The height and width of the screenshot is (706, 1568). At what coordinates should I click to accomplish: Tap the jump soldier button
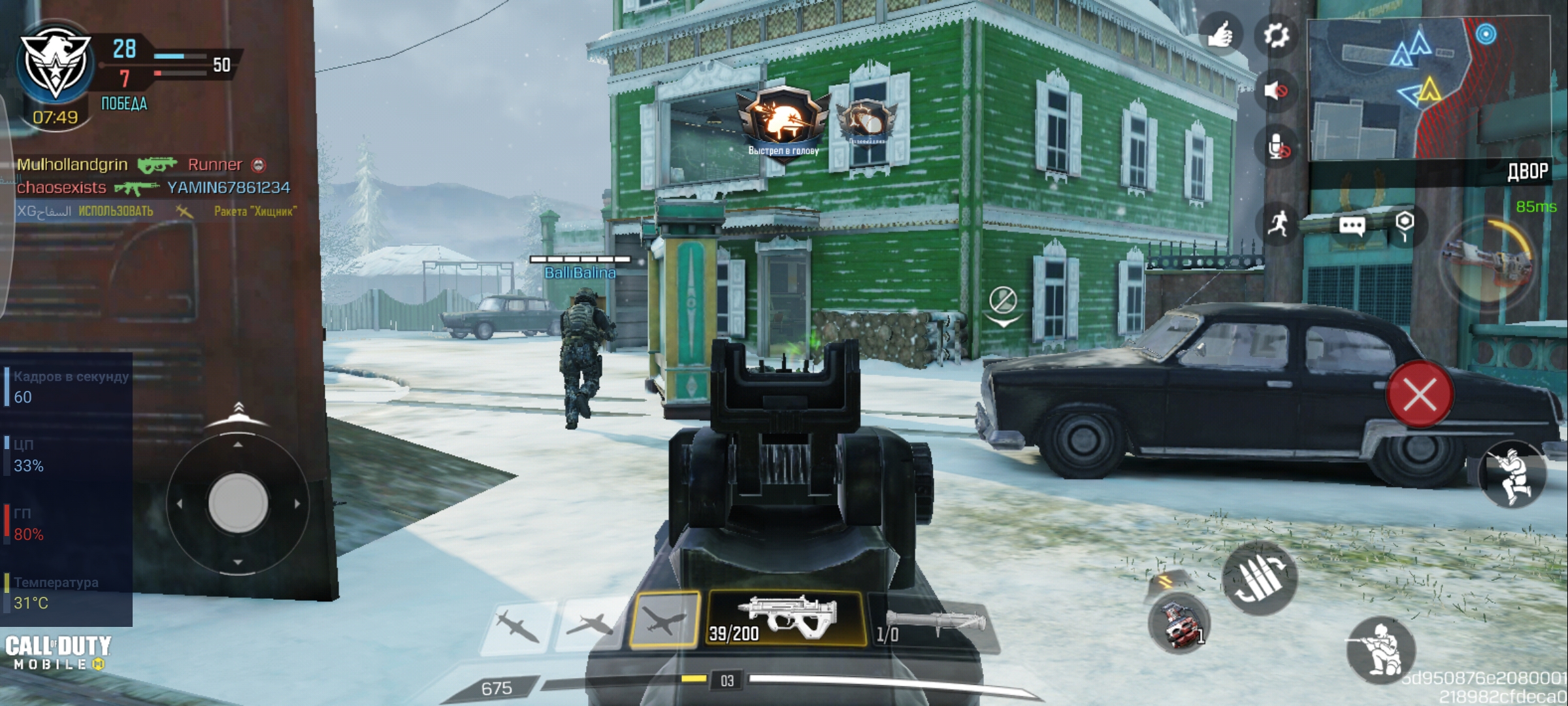tap(1513, 475)
